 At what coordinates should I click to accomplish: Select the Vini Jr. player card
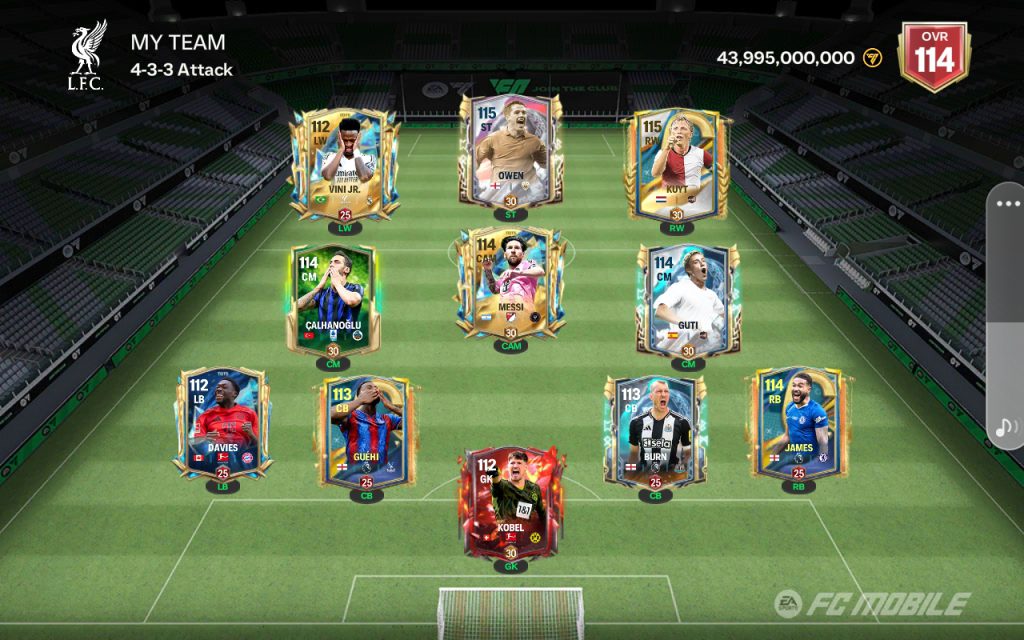pyautogui.click(x=344, y=165)
